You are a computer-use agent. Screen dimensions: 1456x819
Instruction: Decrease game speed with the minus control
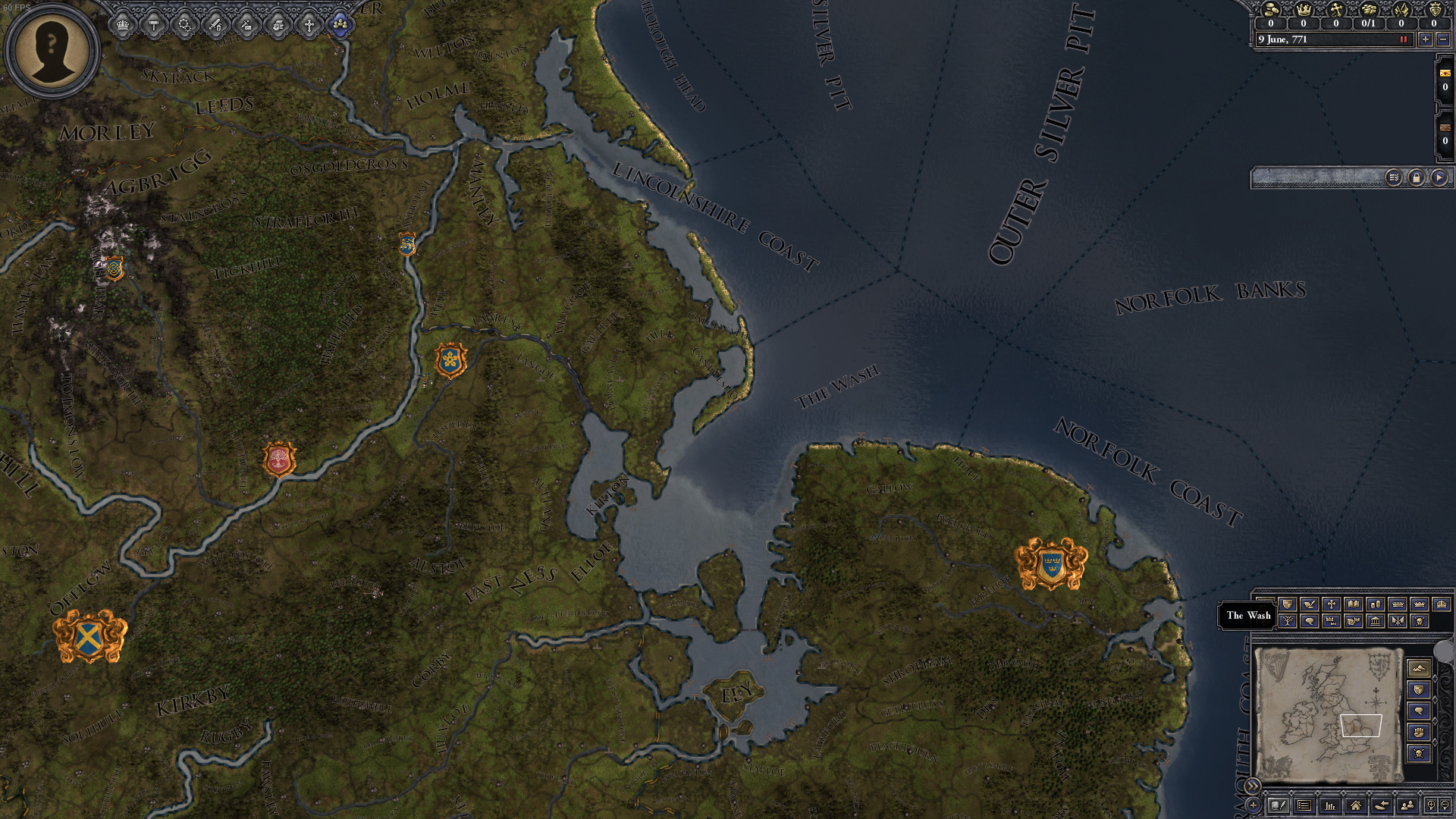click(1444, 39)
